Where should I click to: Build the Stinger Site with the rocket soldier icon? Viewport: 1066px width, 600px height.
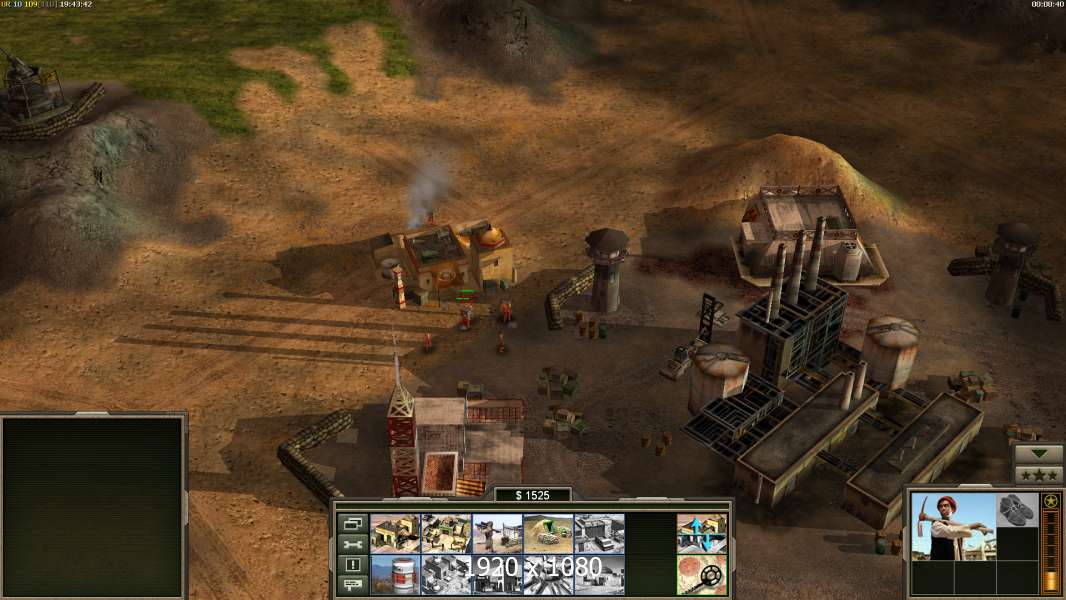click(497, 533)
